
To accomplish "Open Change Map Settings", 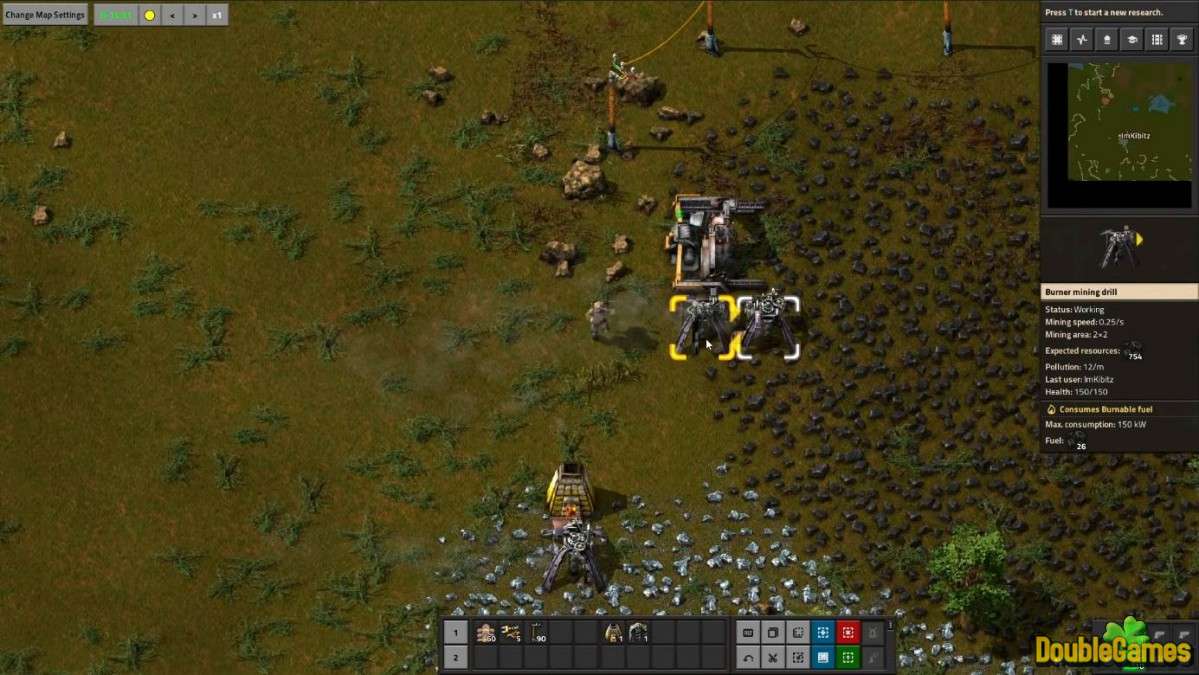I will (x=45, y=15).
